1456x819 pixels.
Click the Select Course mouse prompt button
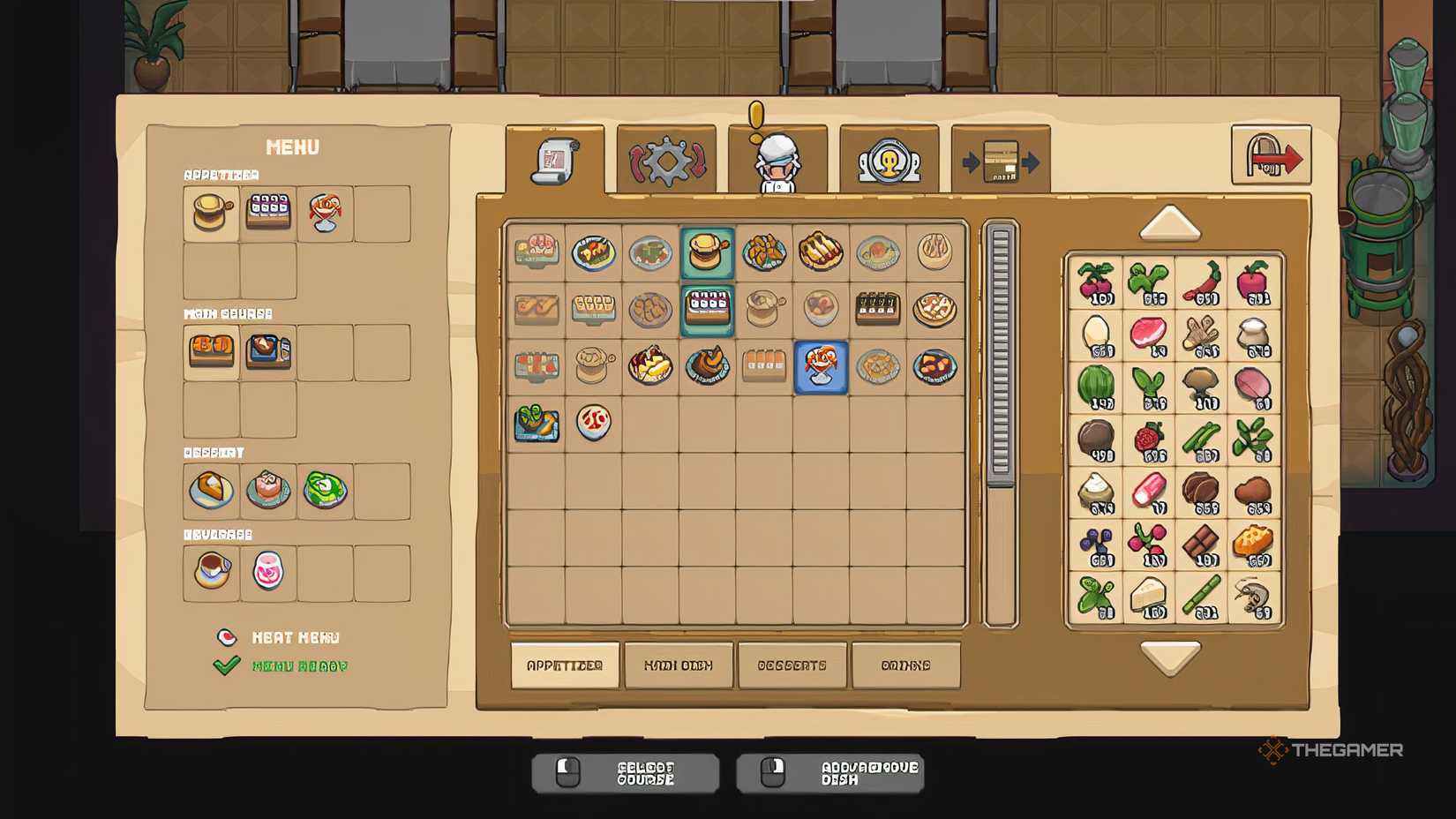pos(625,771)
